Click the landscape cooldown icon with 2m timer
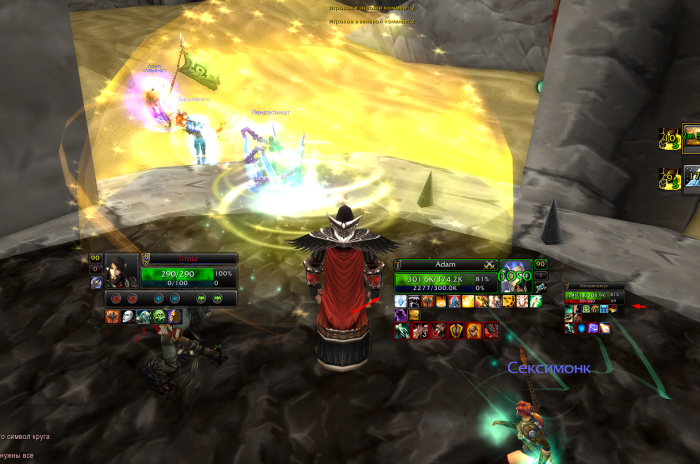This screenshot has width=700, height=464. pyautogui.click(x=691, y=138)
